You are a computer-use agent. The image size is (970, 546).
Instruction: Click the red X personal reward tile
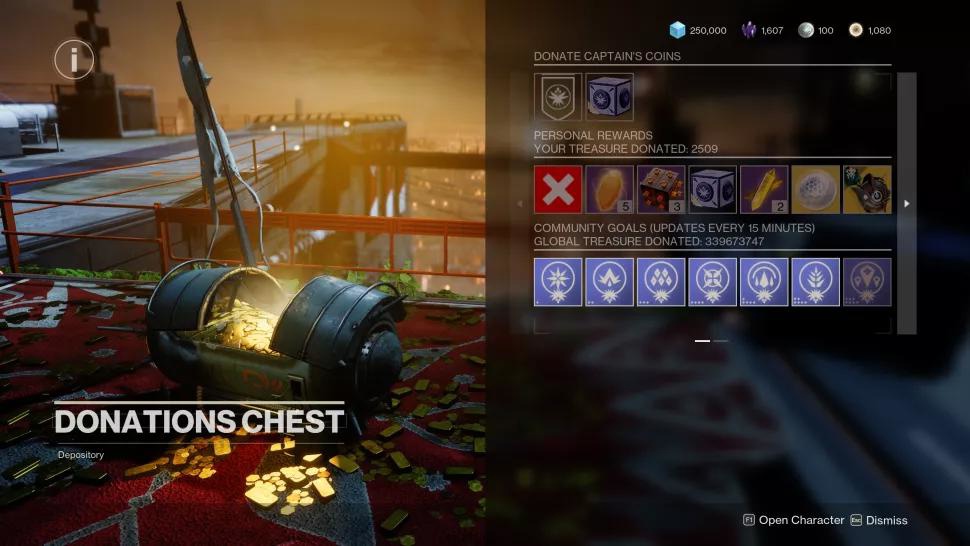pos(558,190)
